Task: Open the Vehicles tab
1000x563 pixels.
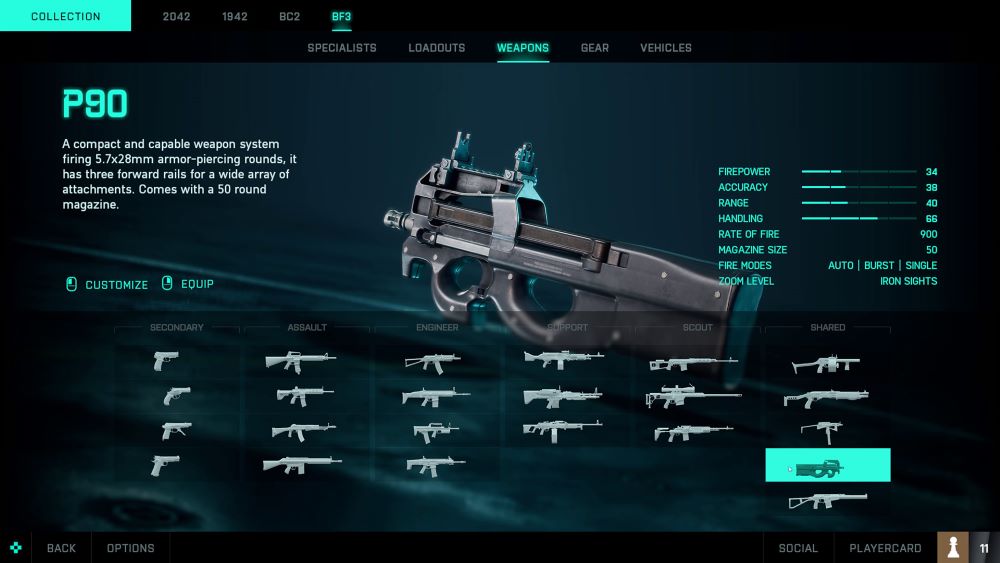Action: (x=666, y=48)
